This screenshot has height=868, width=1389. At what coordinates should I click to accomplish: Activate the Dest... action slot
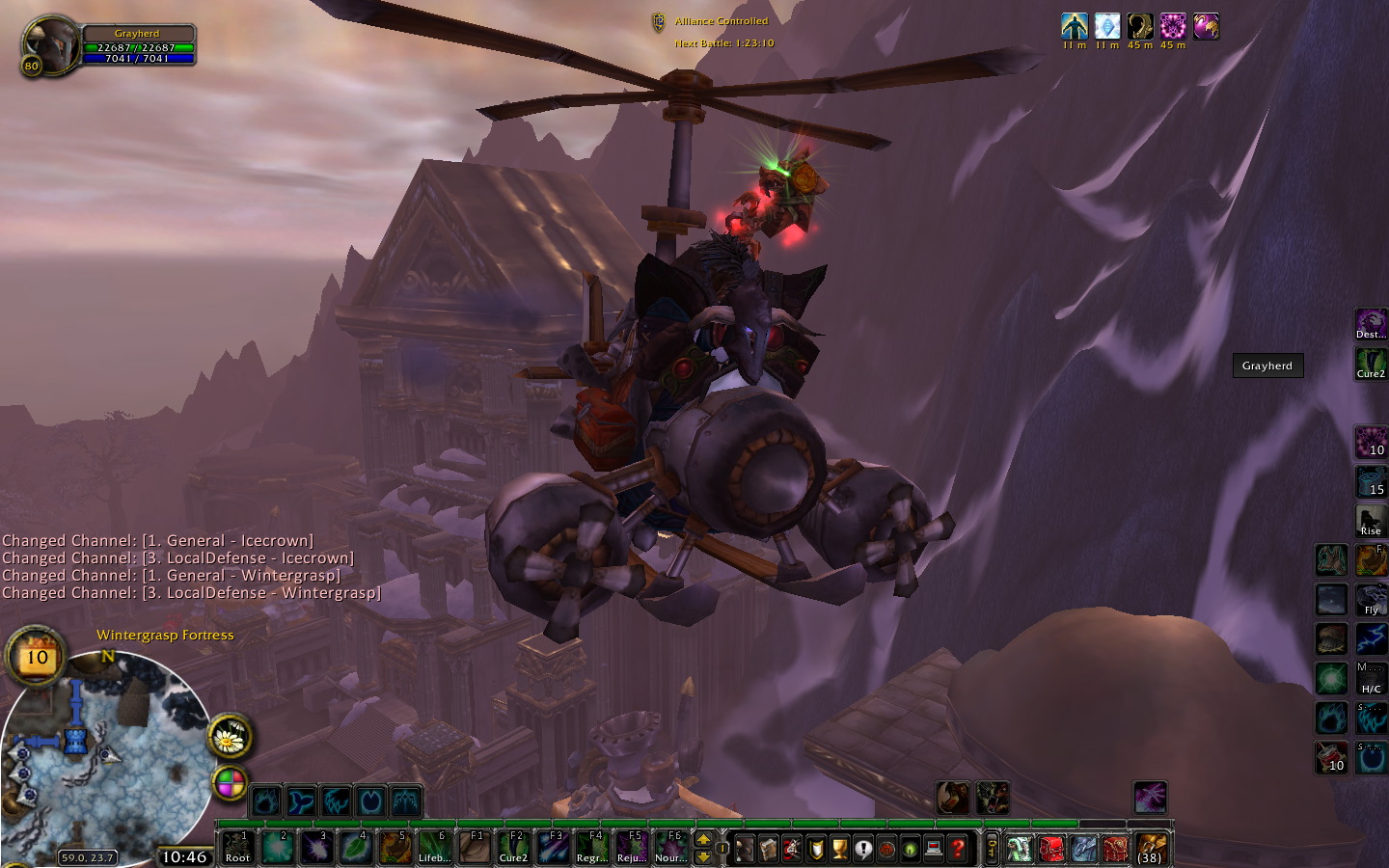[x=1371, y=324]
